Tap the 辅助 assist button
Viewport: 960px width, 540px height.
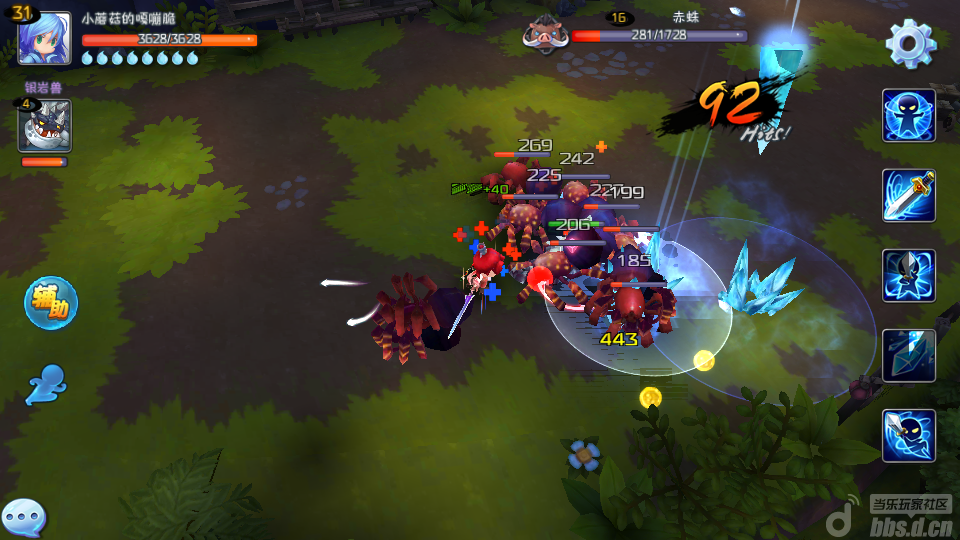click(x=51, y=303)
